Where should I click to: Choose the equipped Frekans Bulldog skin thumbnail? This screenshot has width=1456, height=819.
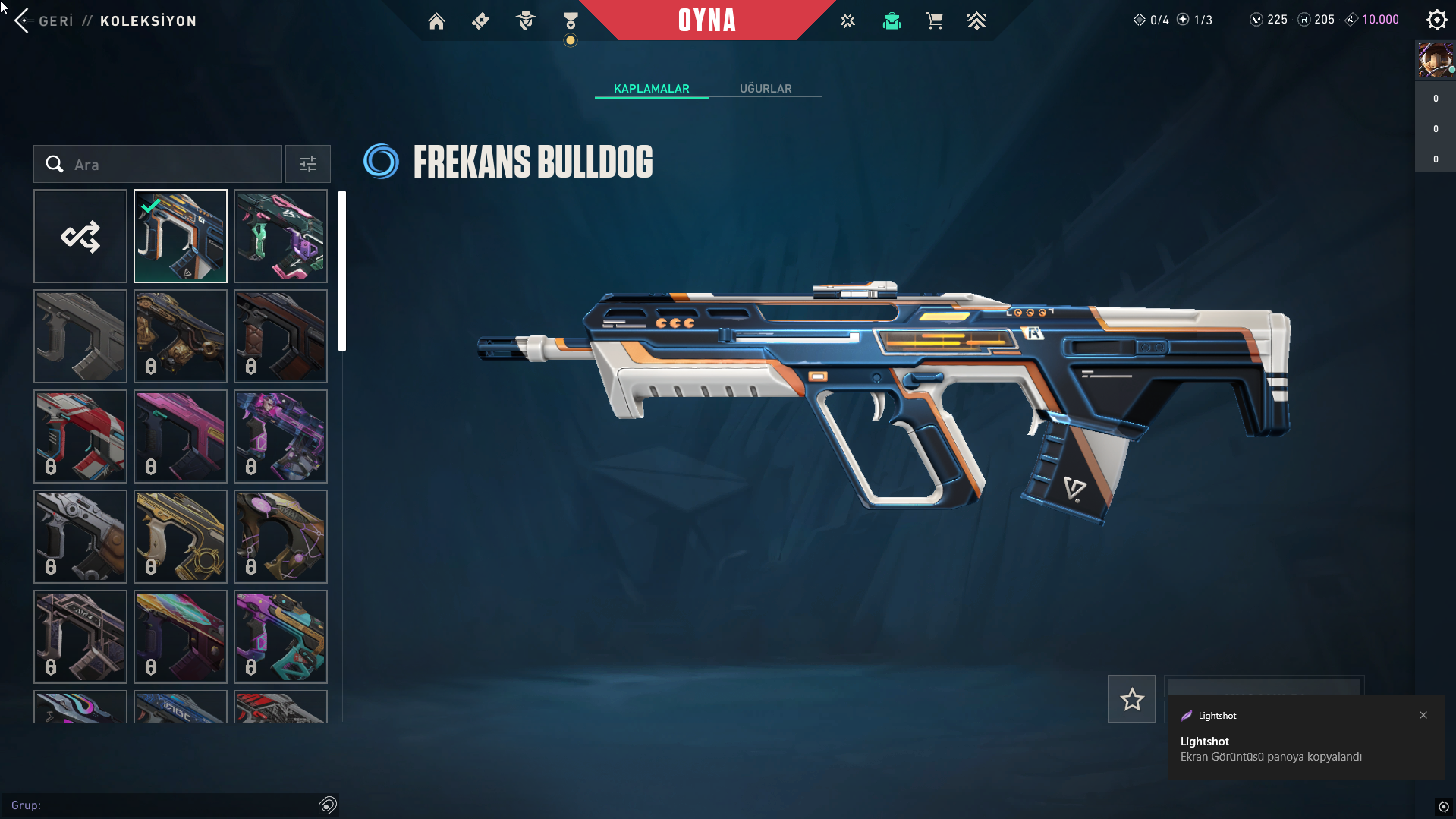[x=181, y=236]
